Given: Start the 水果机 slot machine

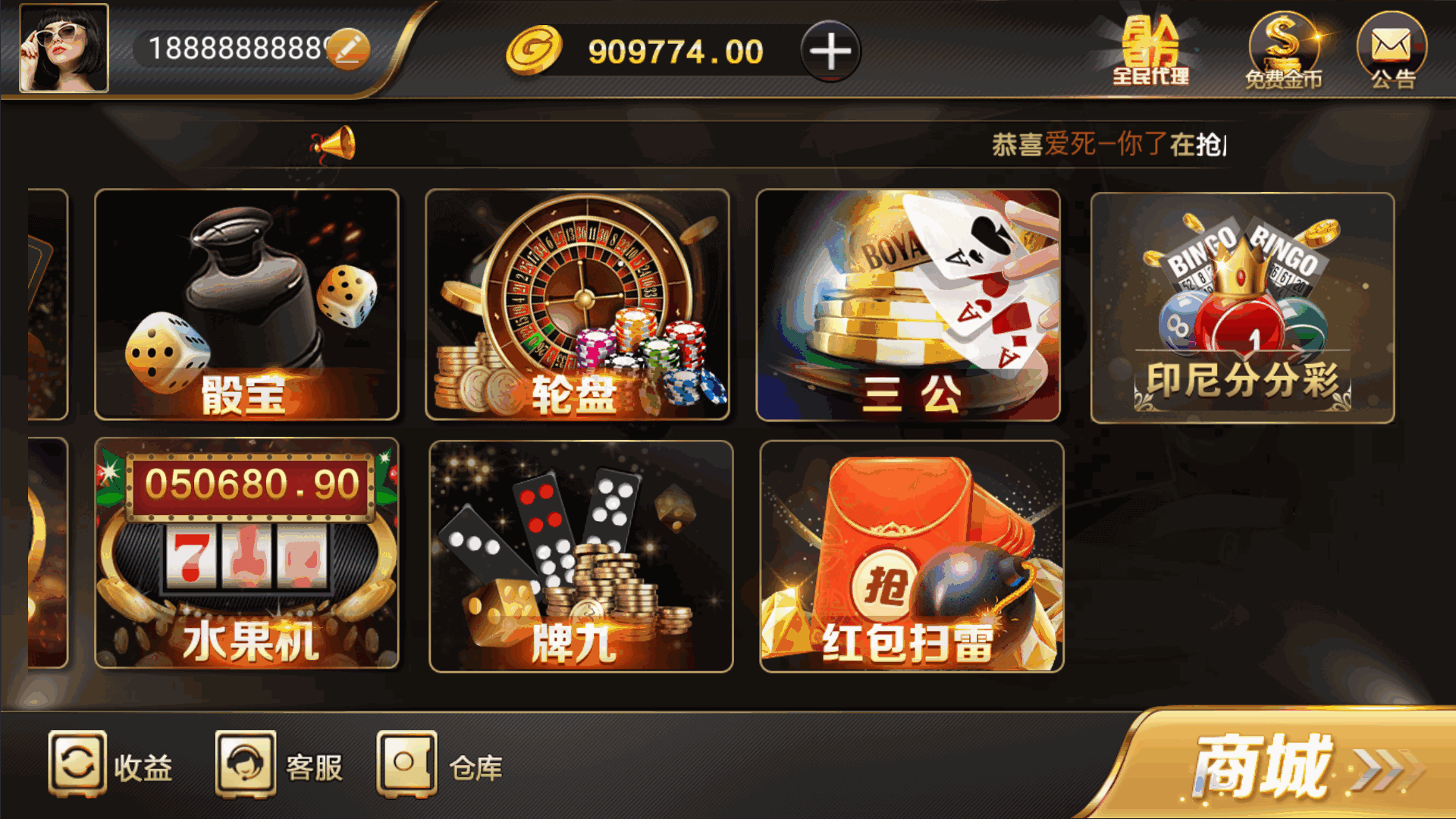Looking at the screenshot, I should (x=246, y=554).
